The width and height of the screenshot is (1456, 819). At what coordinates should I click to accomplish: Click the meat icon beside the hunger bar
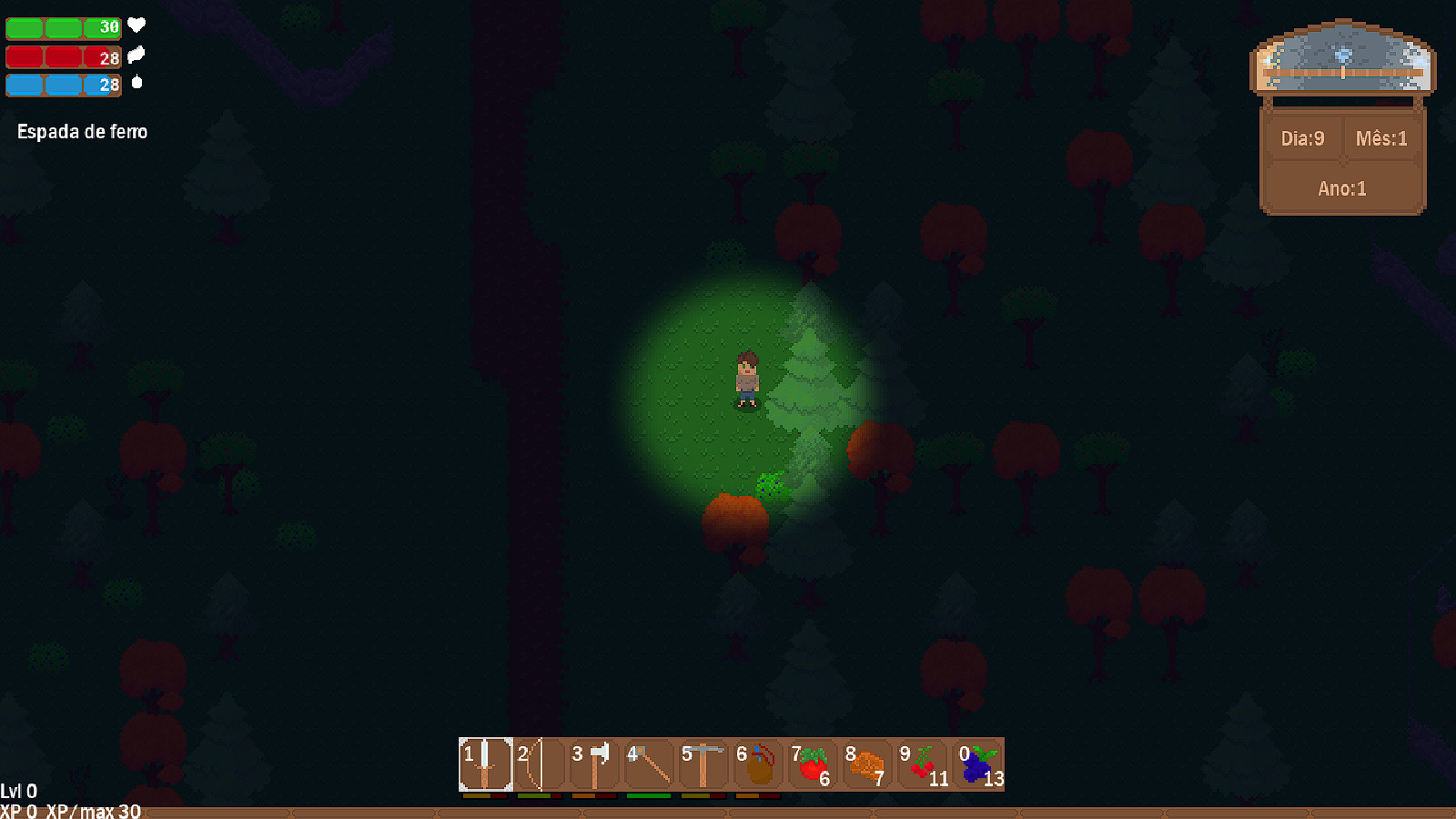[136, 56]
